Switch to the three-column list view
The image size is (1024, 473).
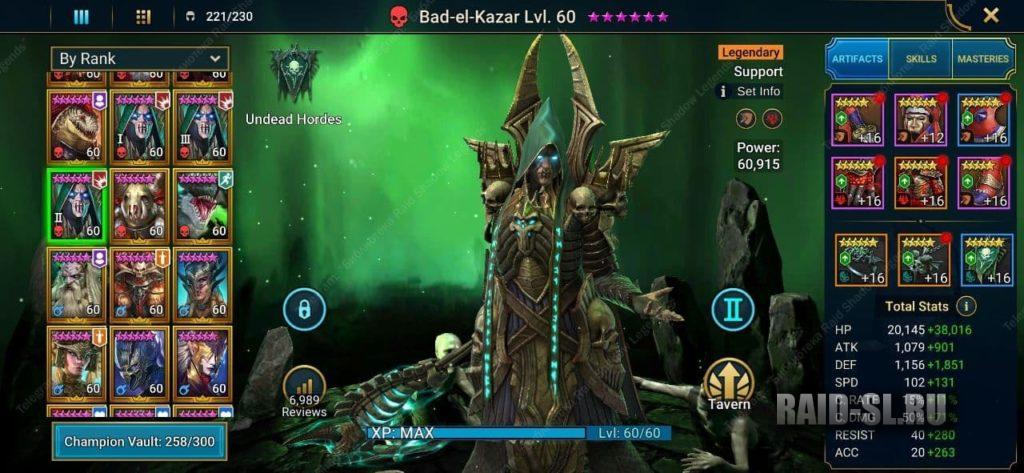click(x=82, y=16)
